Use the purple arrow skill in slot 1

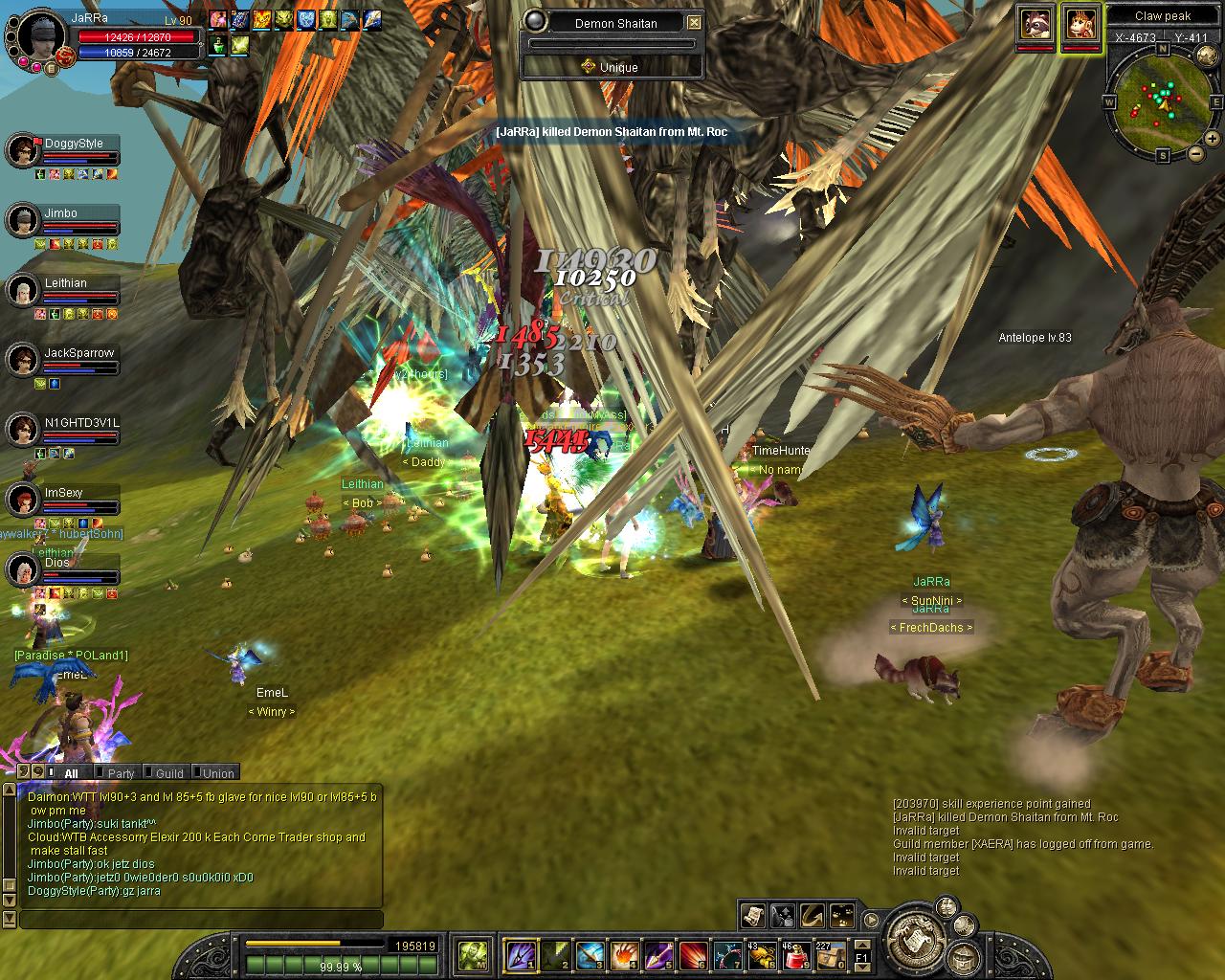tap(519, 954)
